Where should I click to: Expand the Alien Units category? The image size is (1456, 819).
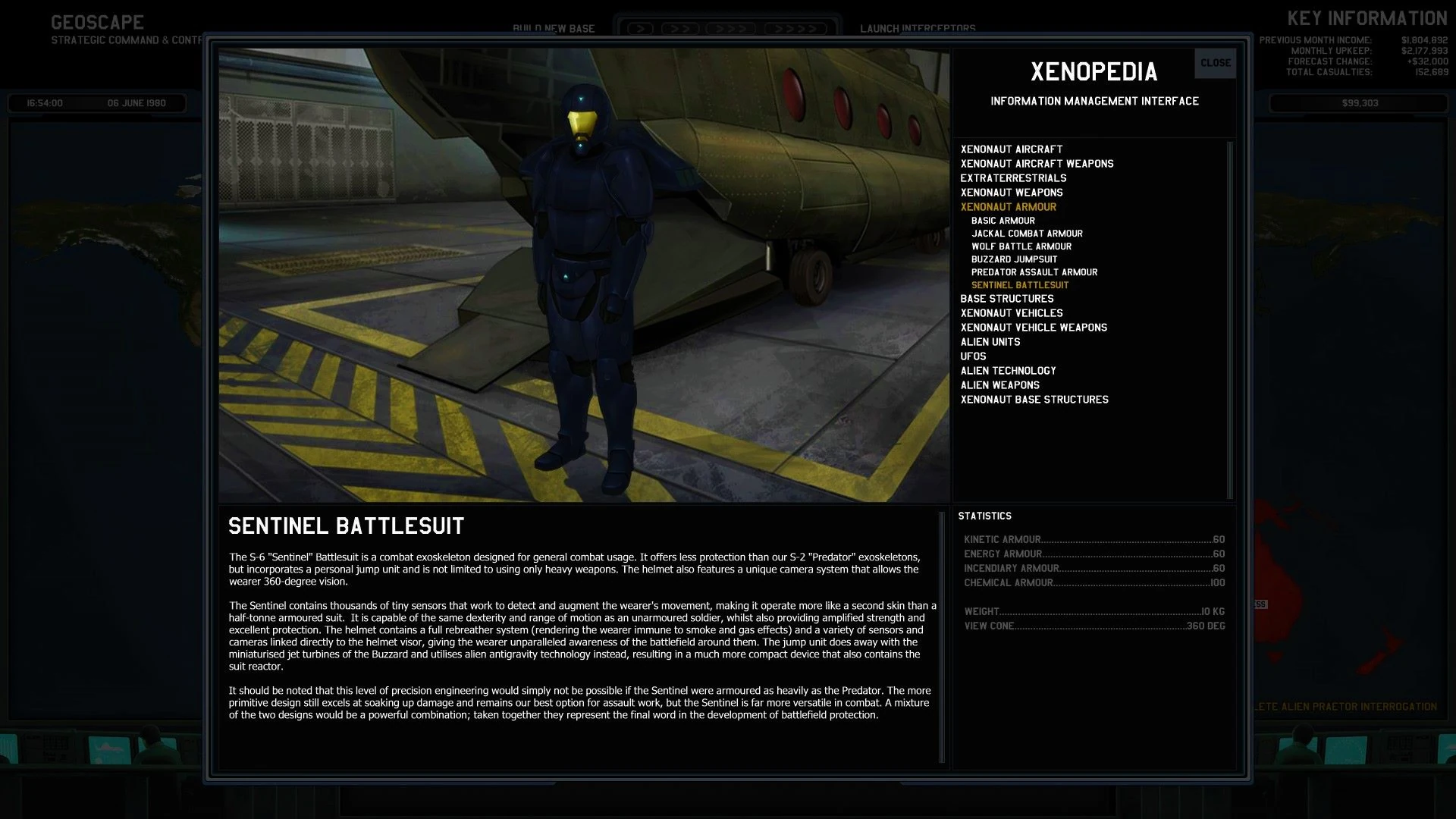(x=990, y=341)
